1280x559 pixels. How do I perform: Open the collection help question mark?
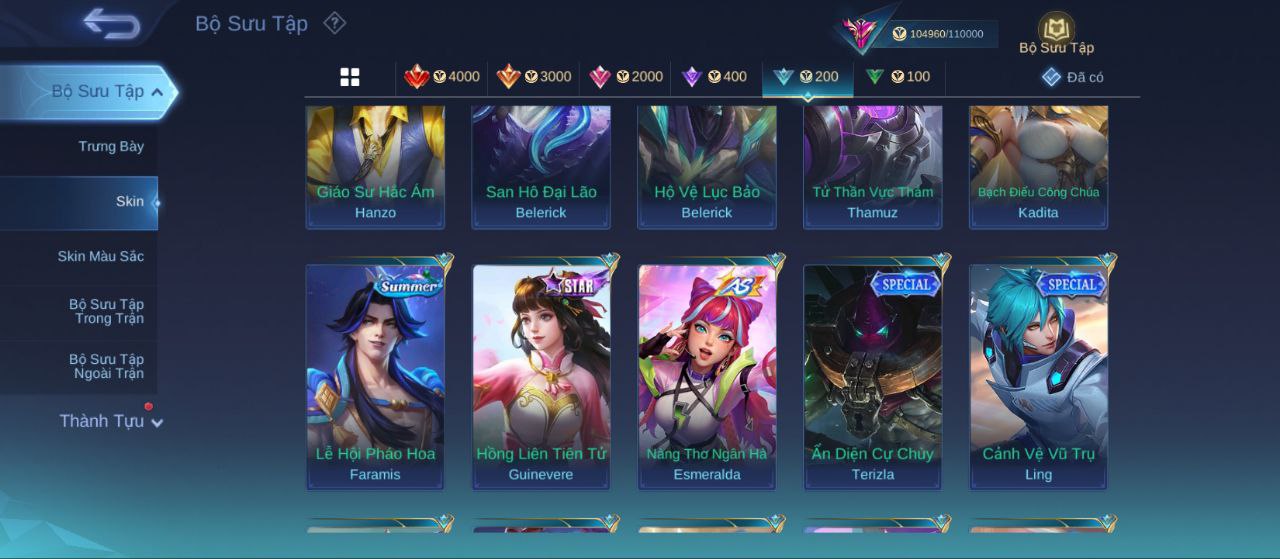pos(335,23)
